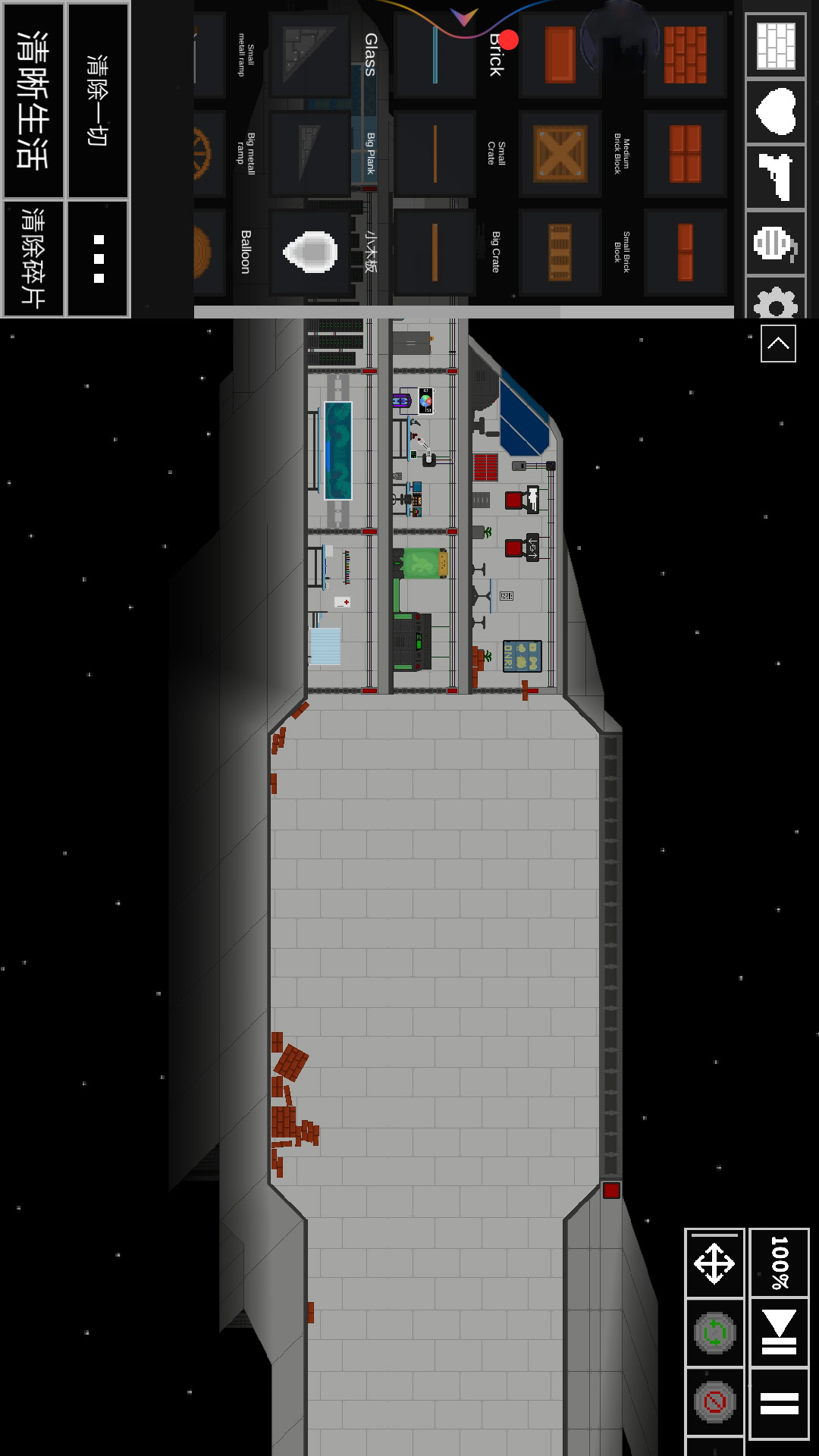Pause the simulation with the pause button
Viewport: 819px width, 1456px height.
pos(779,1404)
